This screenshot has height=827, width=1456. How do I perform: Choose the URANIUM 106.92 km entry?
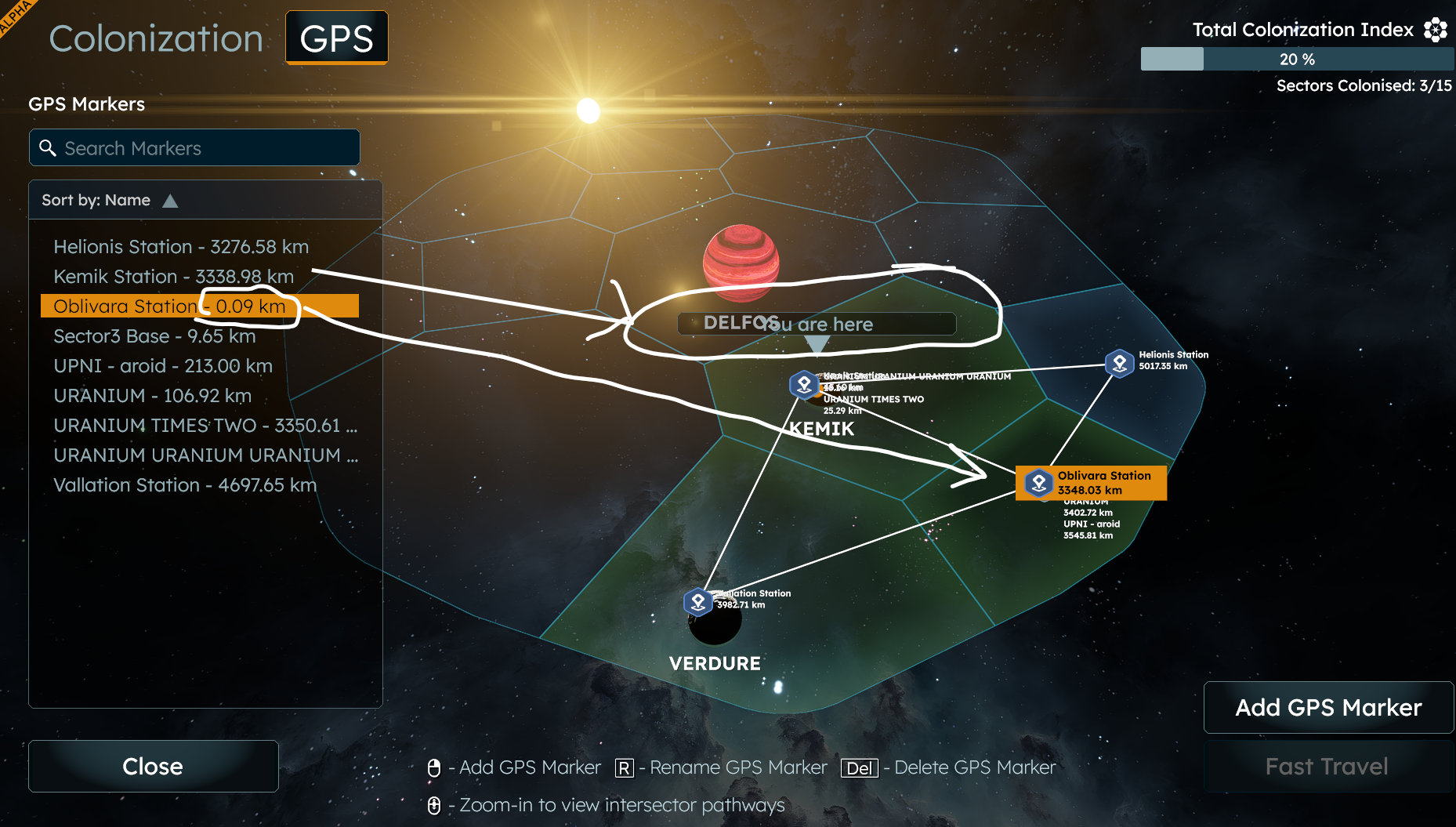click(152, 396)
